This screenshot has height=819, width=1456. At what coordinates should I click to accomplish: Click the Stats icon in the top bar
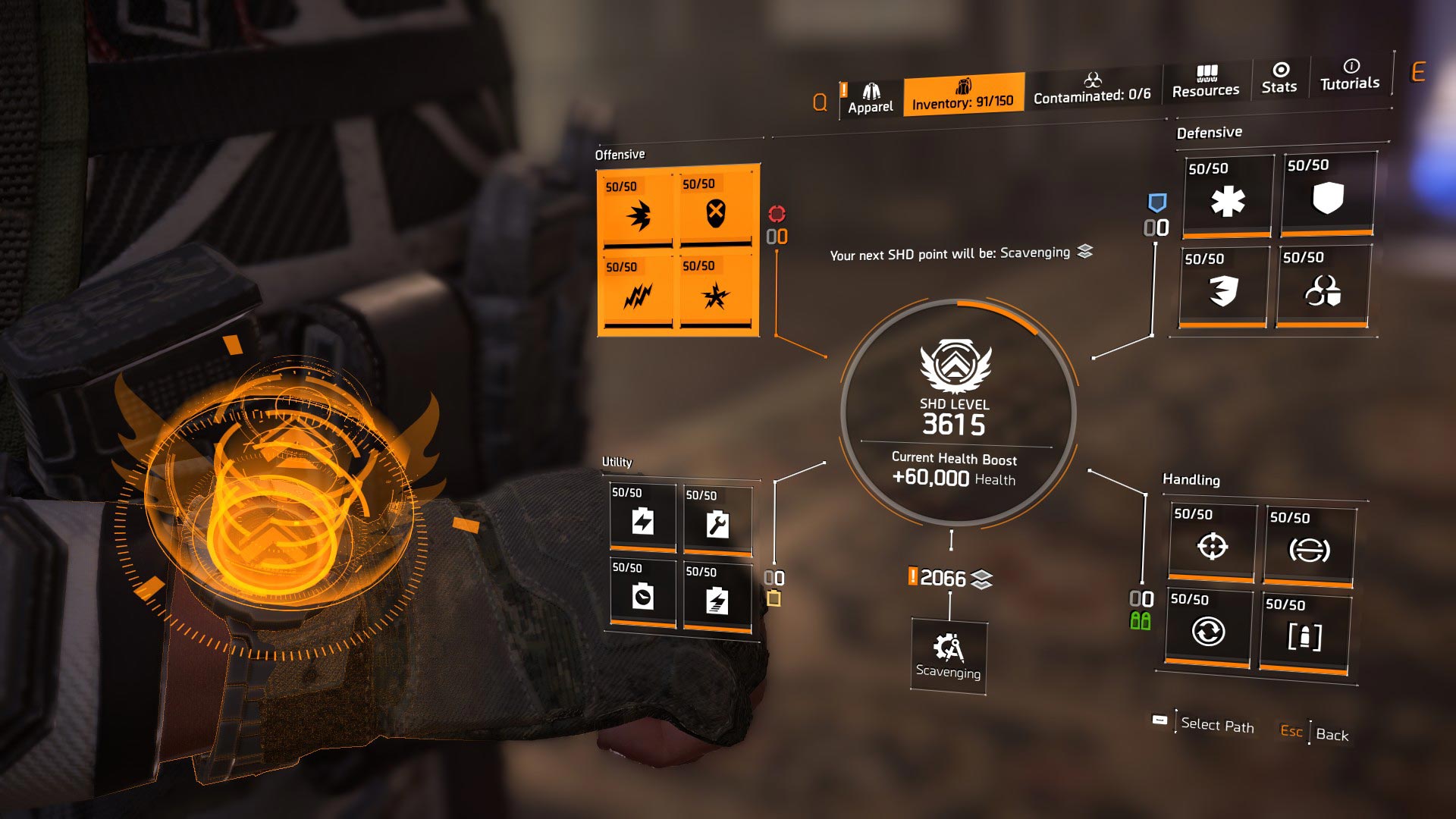[1279, 78]
